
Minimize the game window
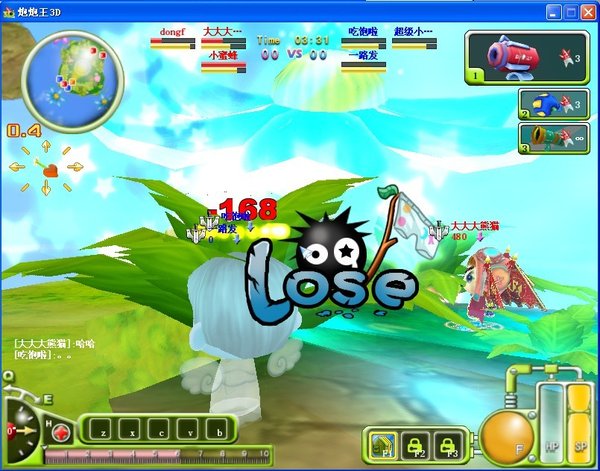[x=551, y=11]
